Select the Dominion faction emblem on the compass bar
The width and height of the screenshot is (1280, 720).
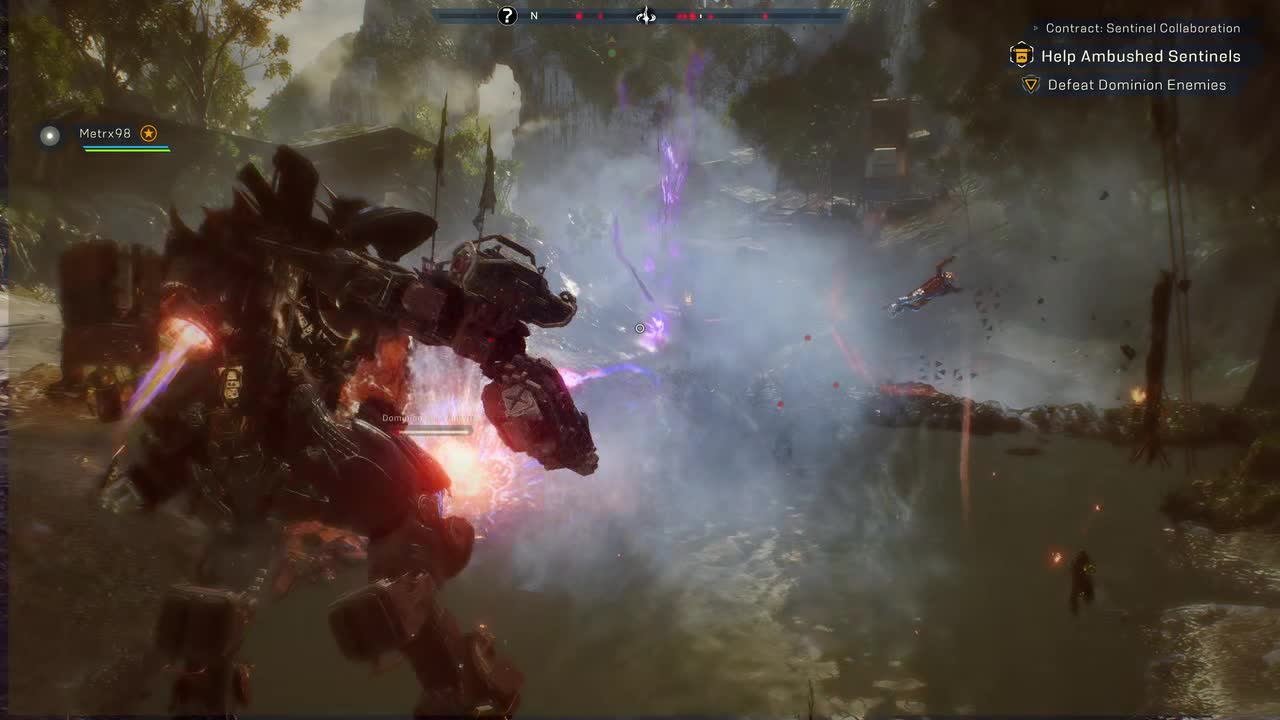coord(645,16)
